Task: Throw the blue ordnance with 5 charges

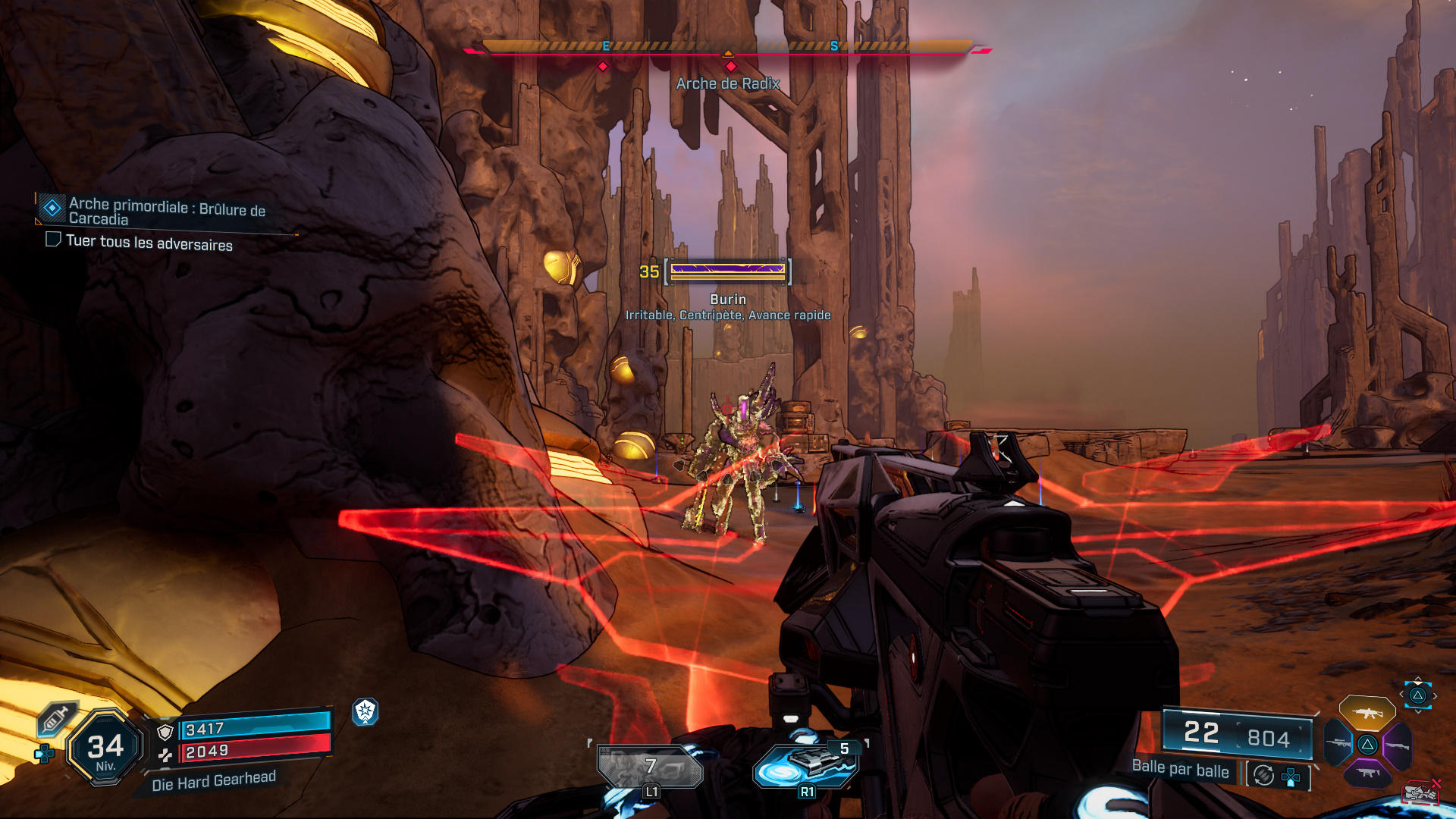Action: click(x=806, y=764)
